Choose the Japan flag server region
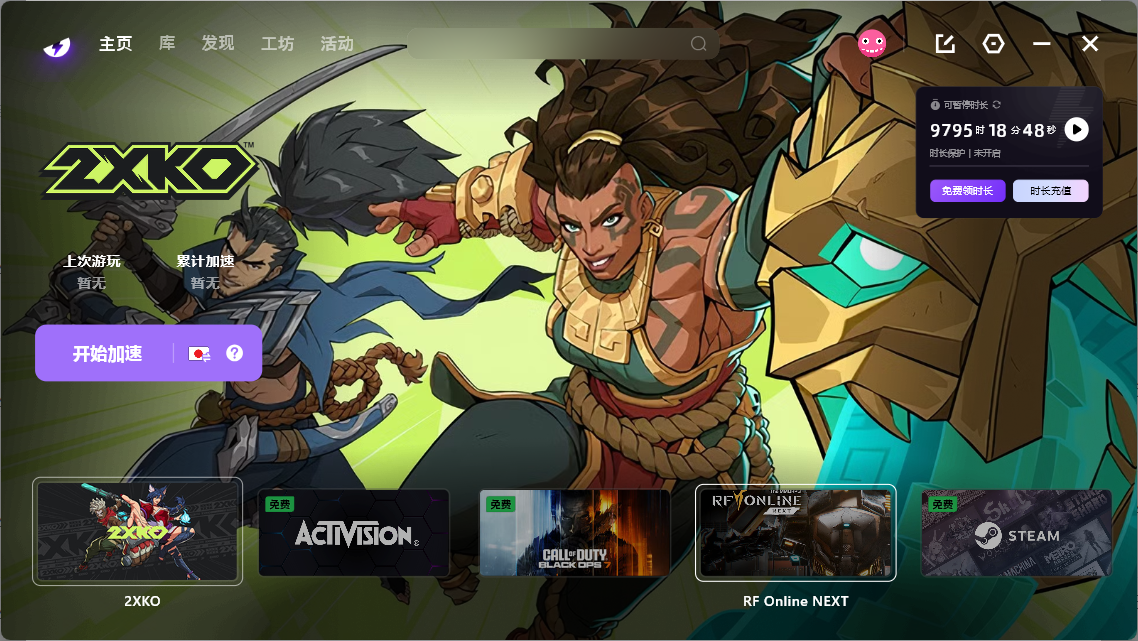Viewport: 1138px width, 641px height. 199,353
